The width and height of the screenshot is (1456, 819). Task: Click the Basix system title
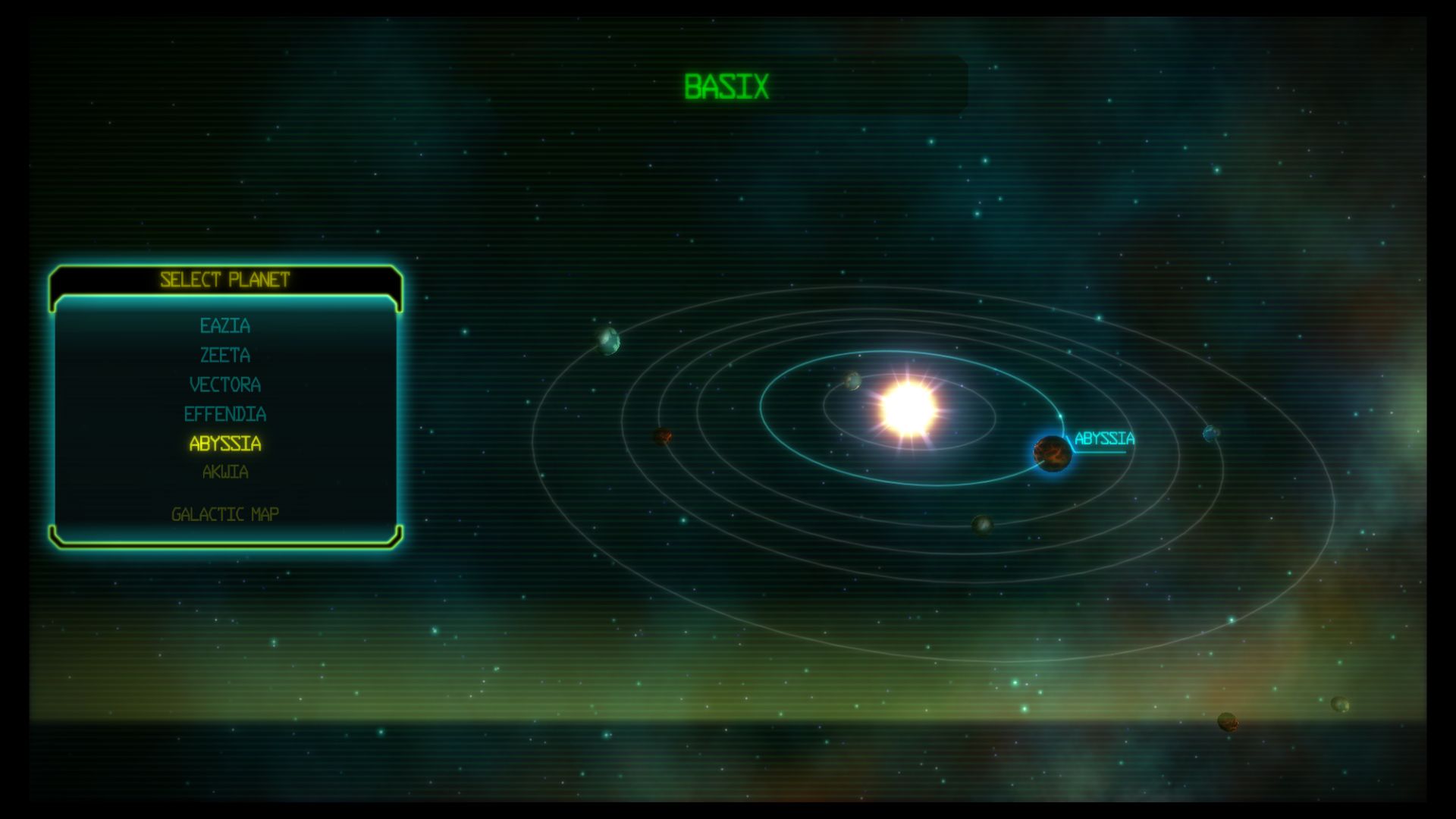point(728,85)
